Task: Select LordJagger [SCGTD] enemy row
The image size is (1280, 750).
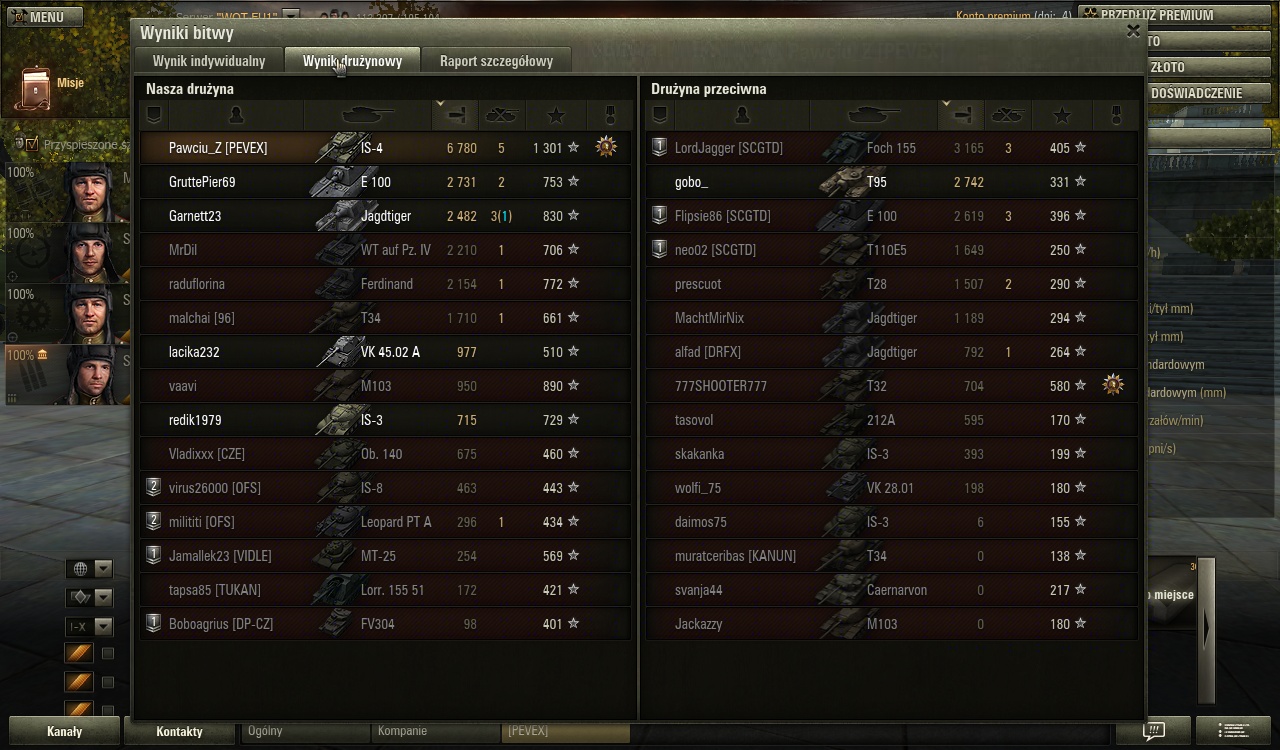Action: 728,148
